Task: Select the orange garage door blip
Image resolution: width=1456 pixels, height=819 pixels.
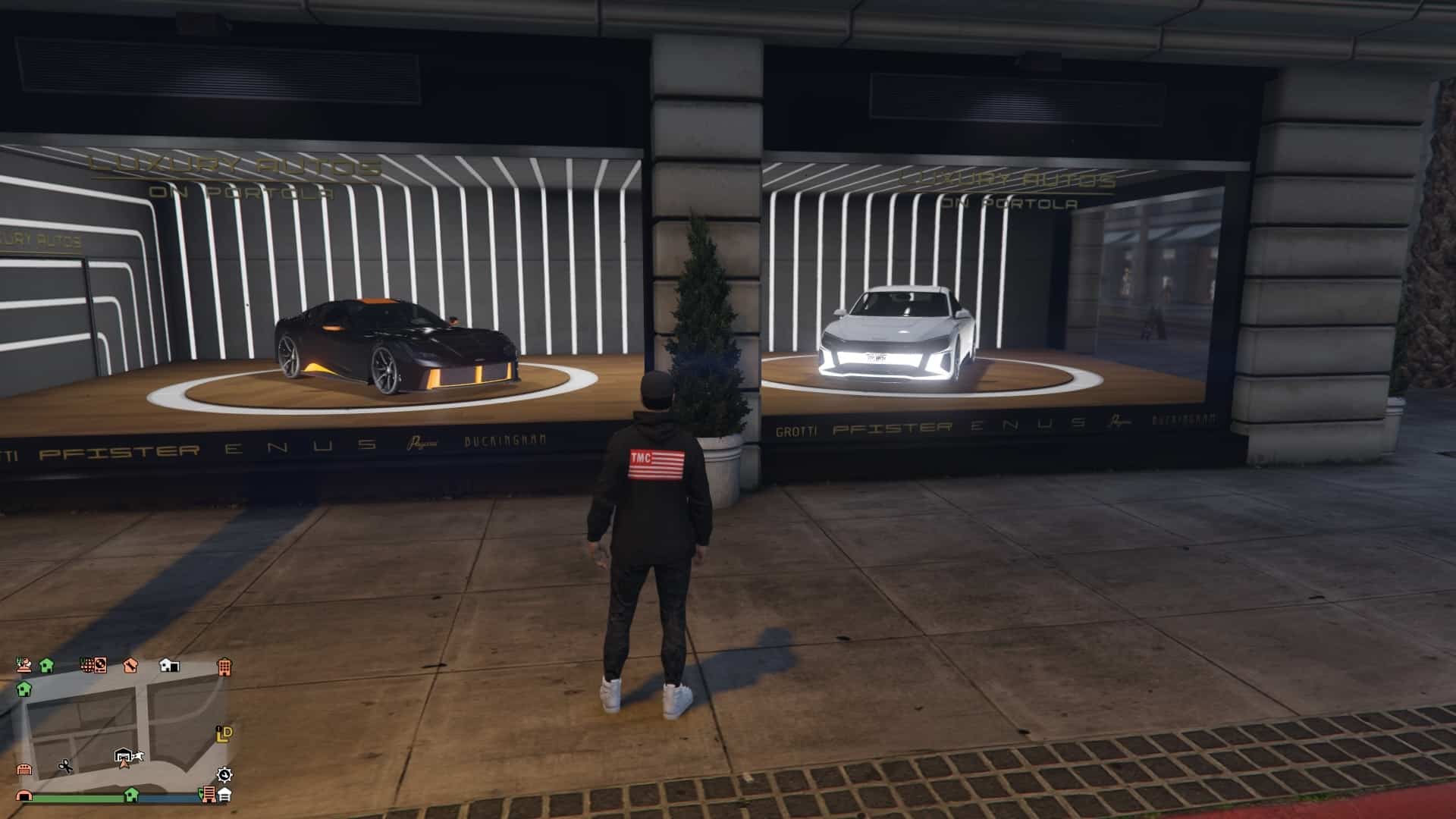Action: (24, 769)
